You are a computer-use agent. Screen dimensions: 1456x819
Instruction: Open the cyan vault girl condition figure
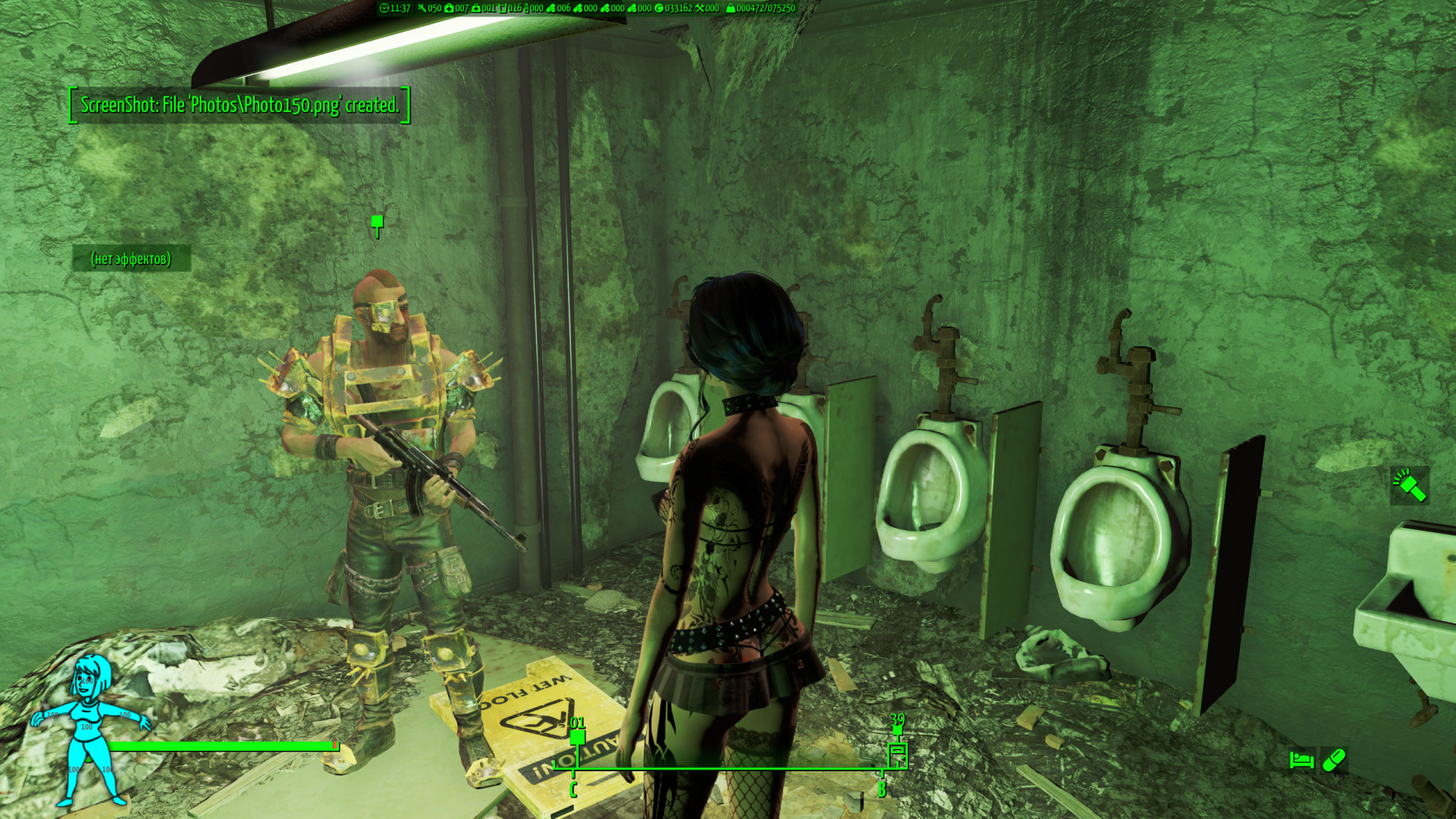pos(90,730)
